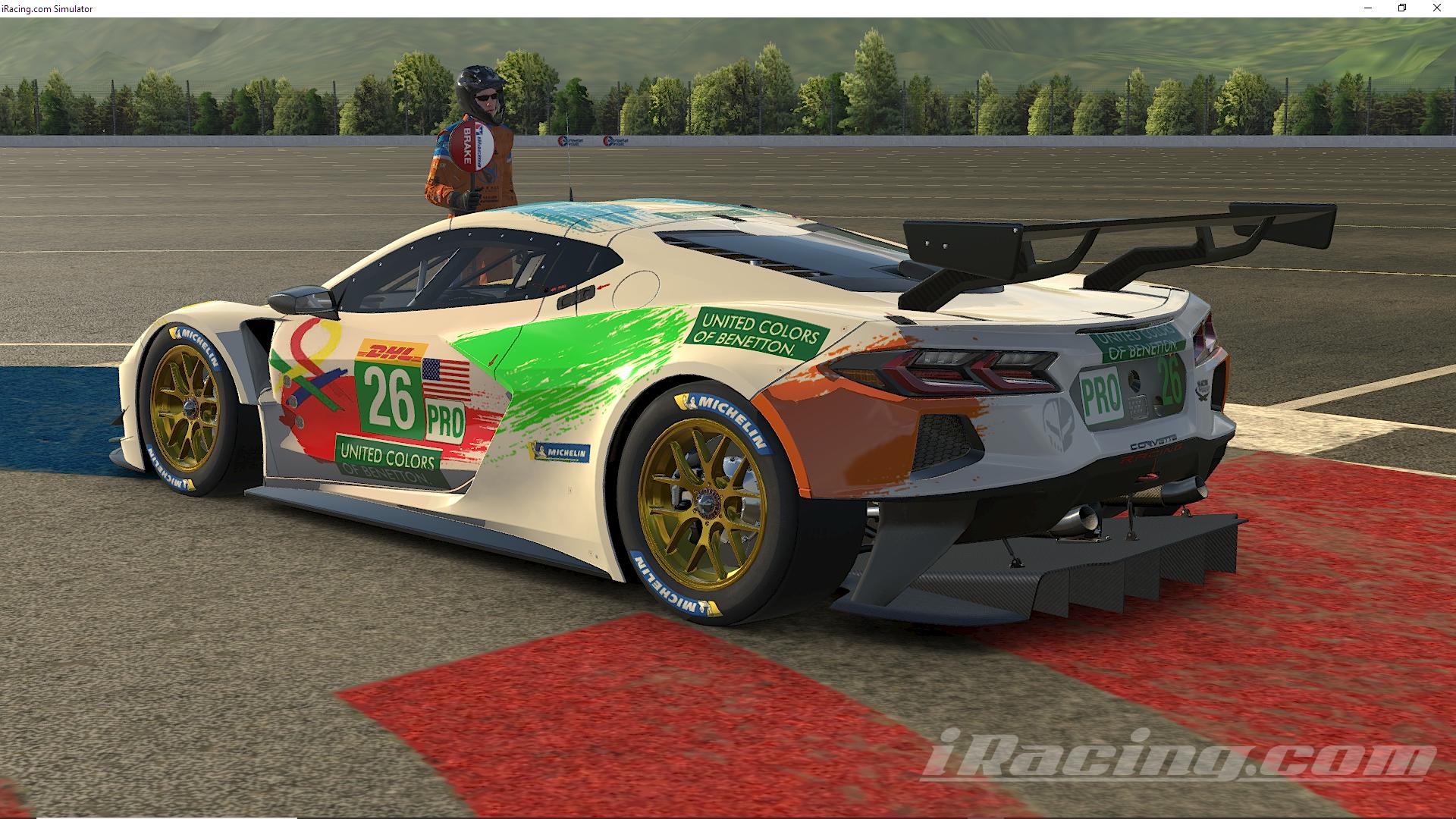This screenshot has width=1456, height=819.
Task: Minimize the iRacing simulator window
Action: point(1367,8)
